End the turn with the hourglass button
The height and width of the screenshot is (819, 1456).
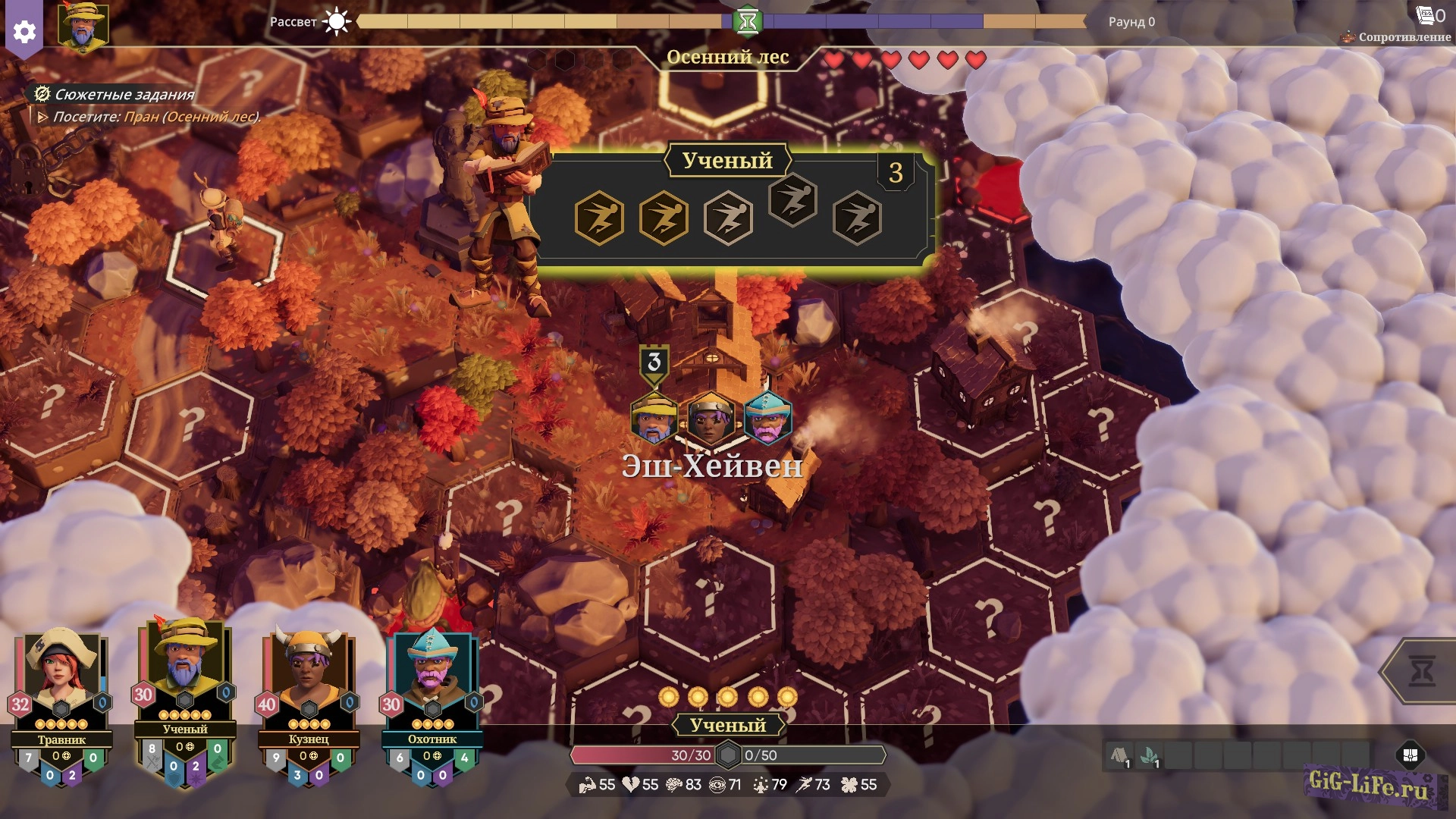(1420, 671)
